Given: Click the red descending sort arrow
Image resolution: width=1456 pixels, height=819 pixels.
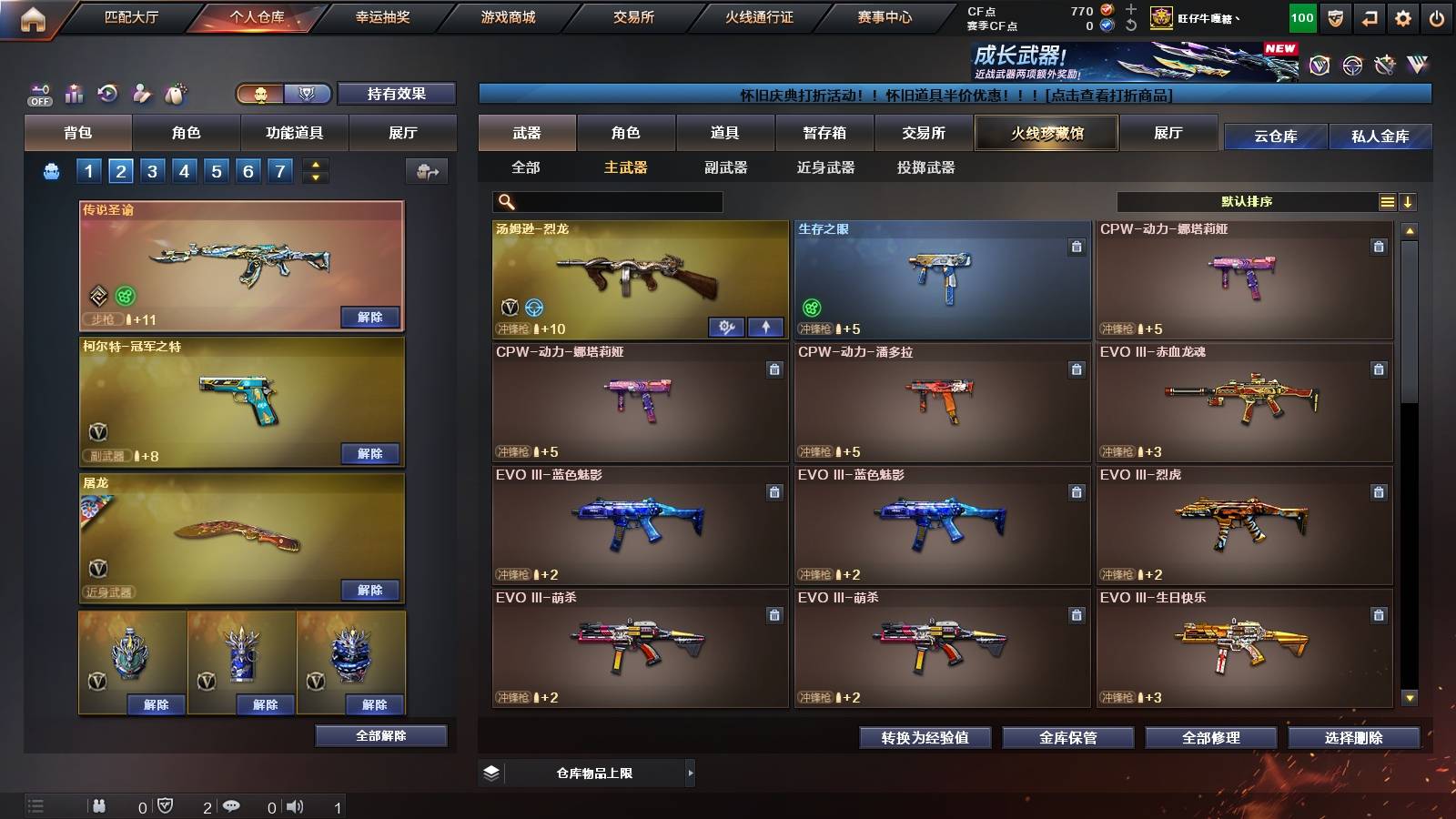Looking at the screenshot, I should [x=1408, y=201].
